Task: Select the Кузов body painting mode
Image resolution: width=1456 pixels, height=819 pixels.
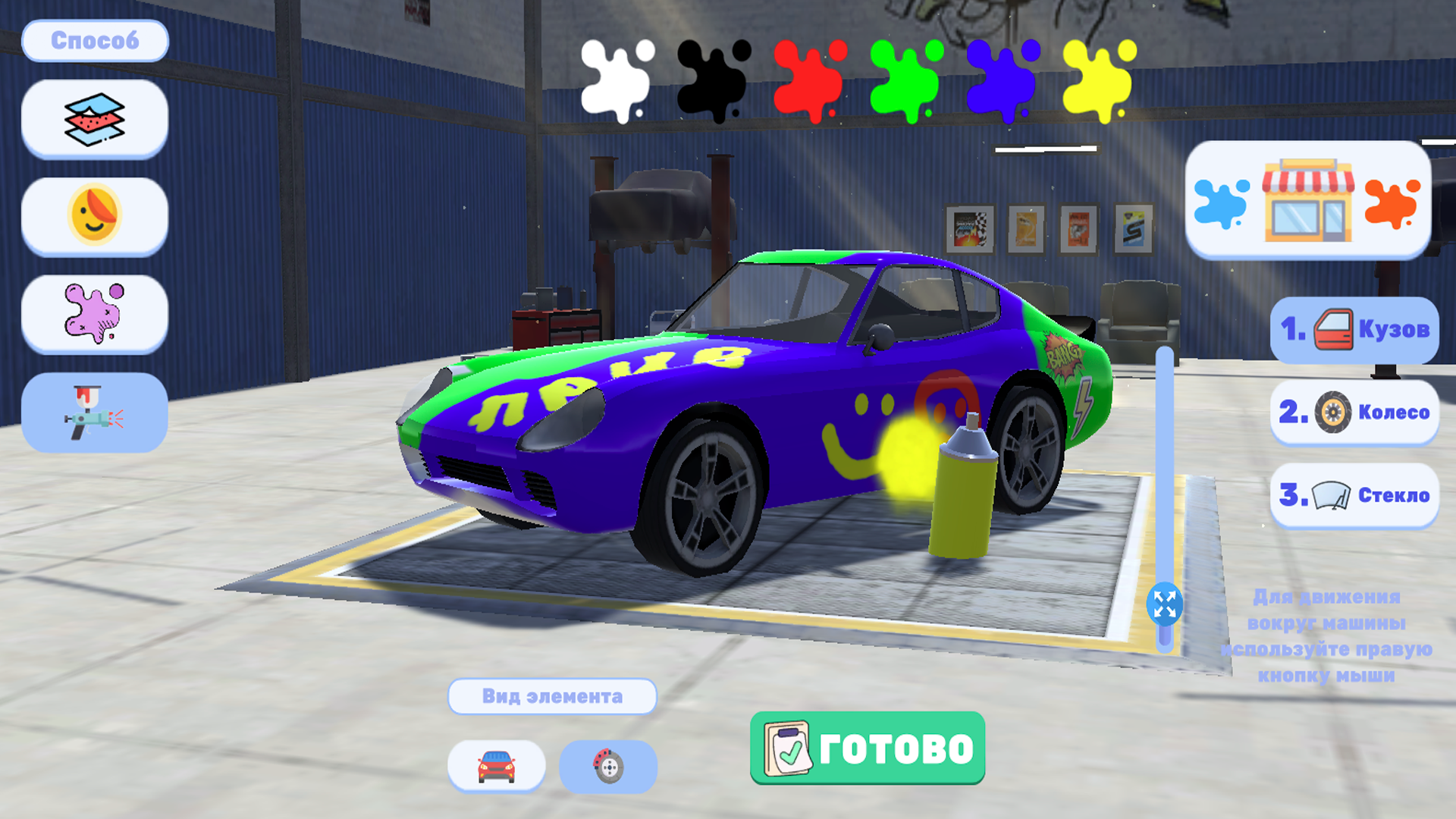Action: (x=1354, y=329)
